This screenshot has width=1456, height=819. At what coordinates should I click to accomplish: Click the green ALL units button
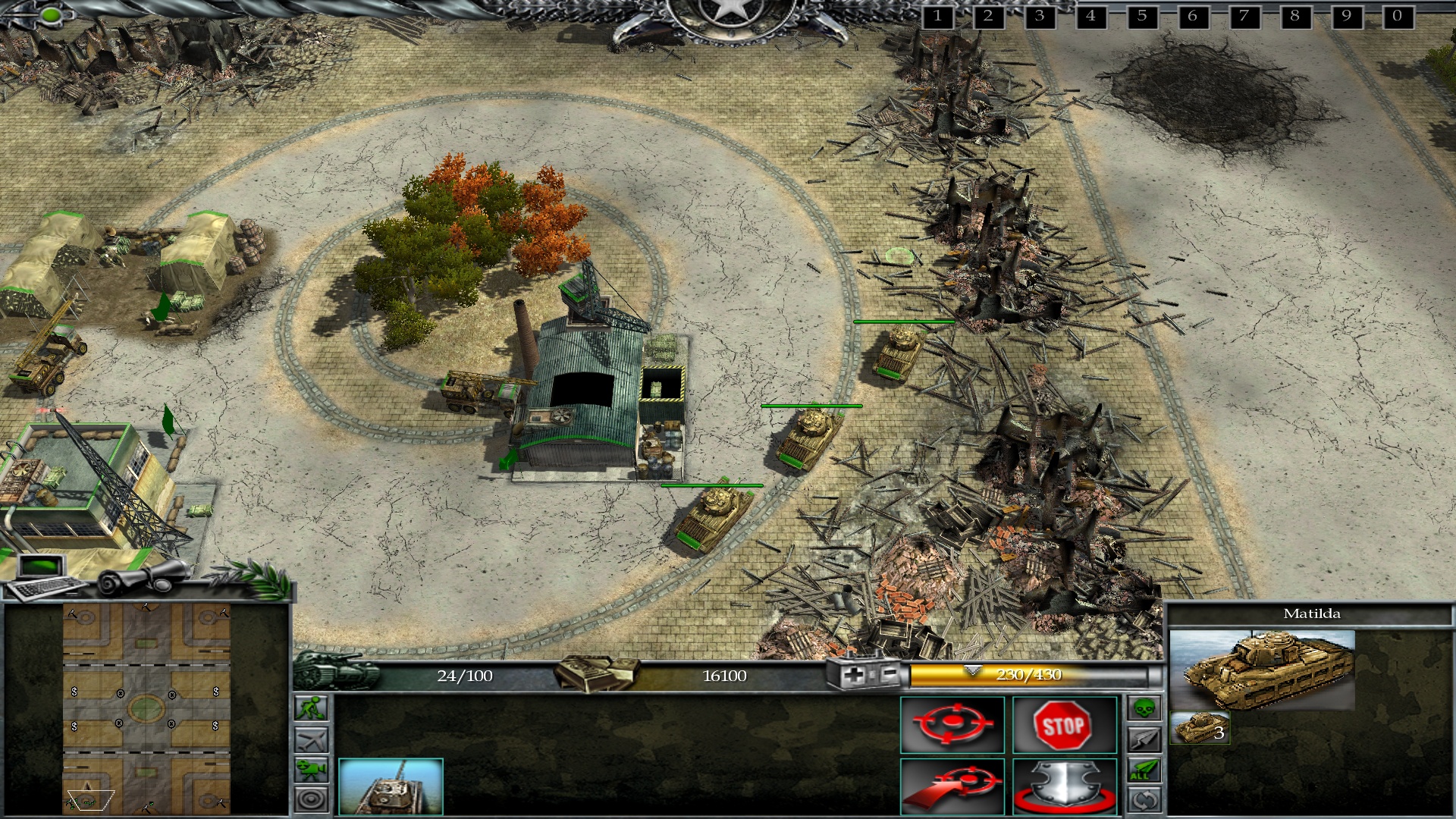point(1144,770)
